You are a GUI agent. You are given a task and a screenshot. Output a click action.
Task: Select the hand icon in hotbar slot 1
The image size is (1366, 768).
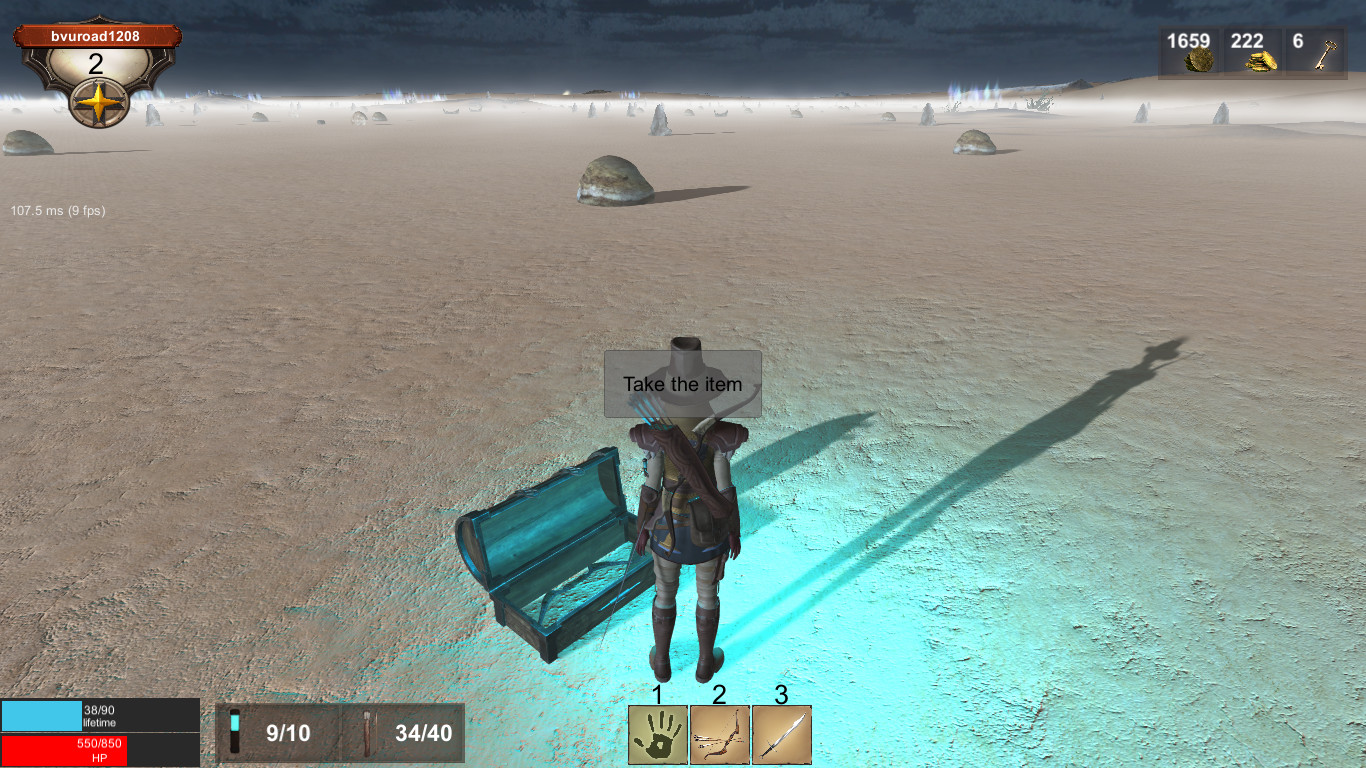coord(657,736)
